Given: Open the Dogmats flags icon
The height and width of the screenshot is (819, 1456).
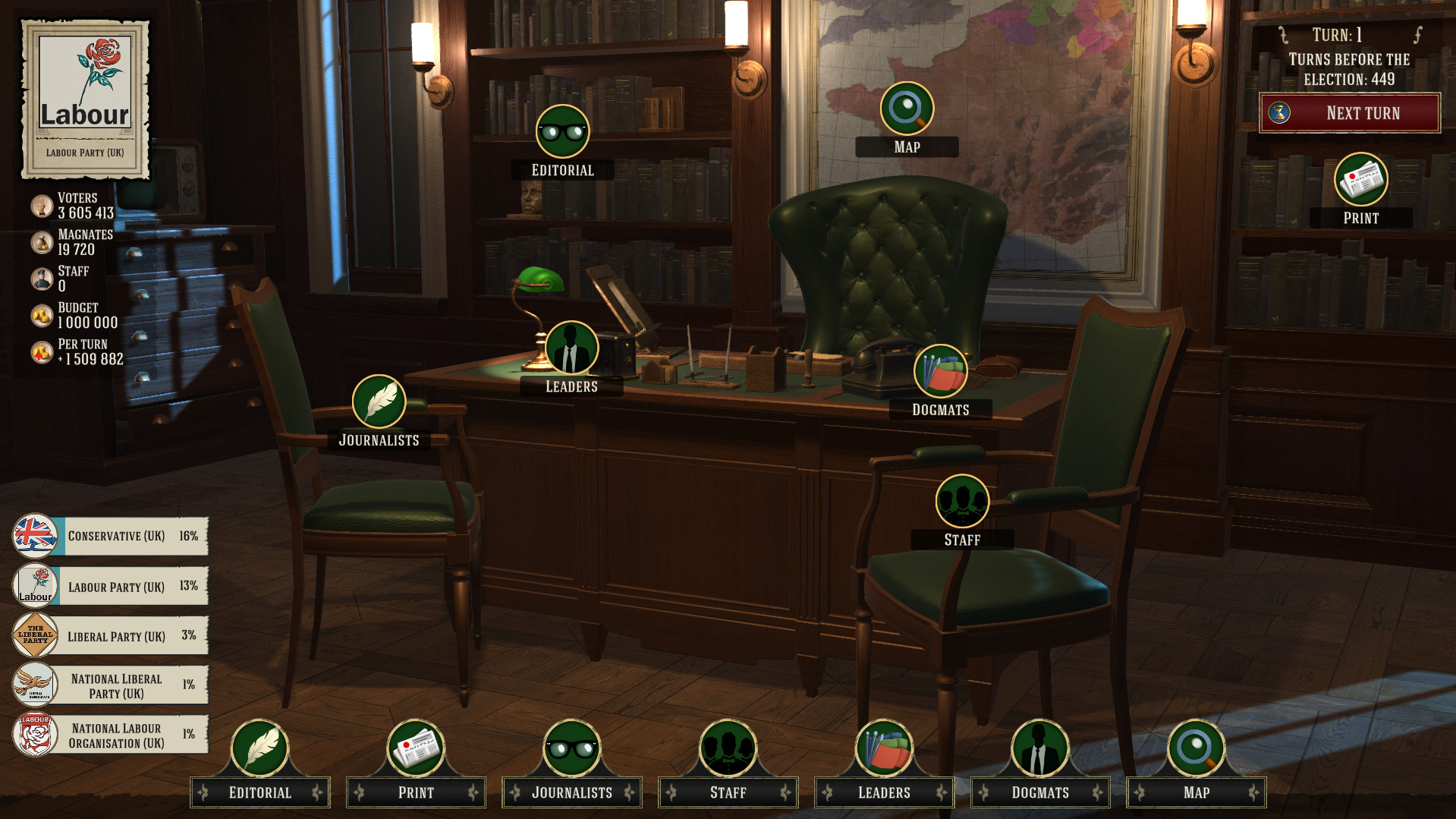Looking at the screenshot, I should pyautogui.click(x=941, y=371).
